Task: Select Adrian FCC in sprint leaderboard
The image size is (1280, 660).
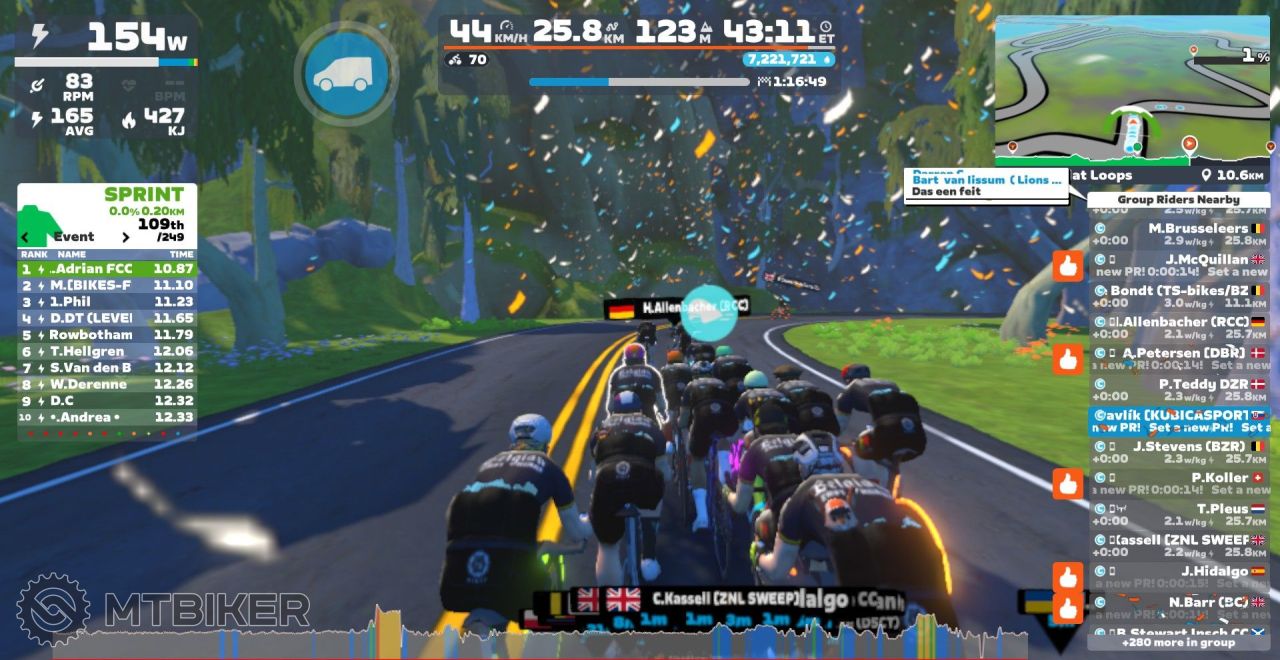Action: tap(107, 269)
